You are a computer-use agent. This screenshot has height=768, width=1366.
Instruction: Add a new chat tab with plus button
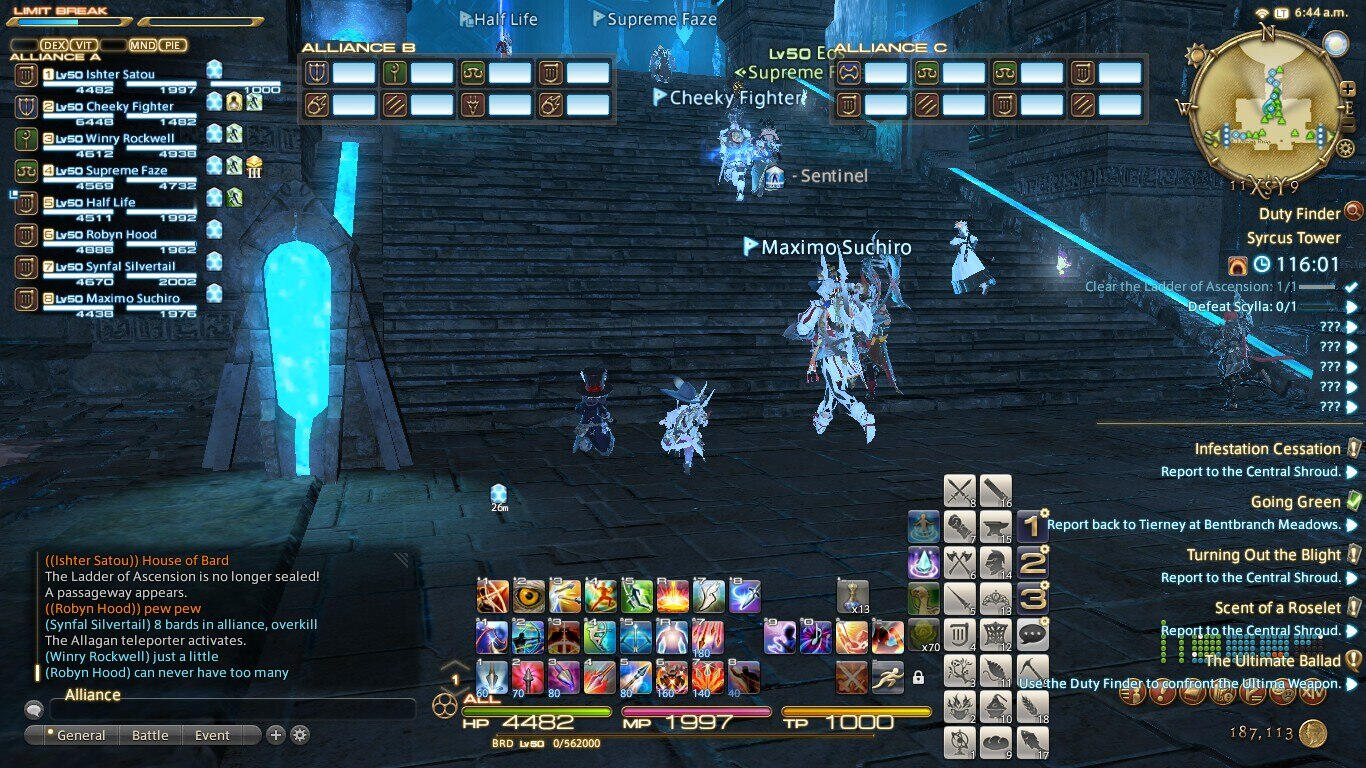[276, 735]
